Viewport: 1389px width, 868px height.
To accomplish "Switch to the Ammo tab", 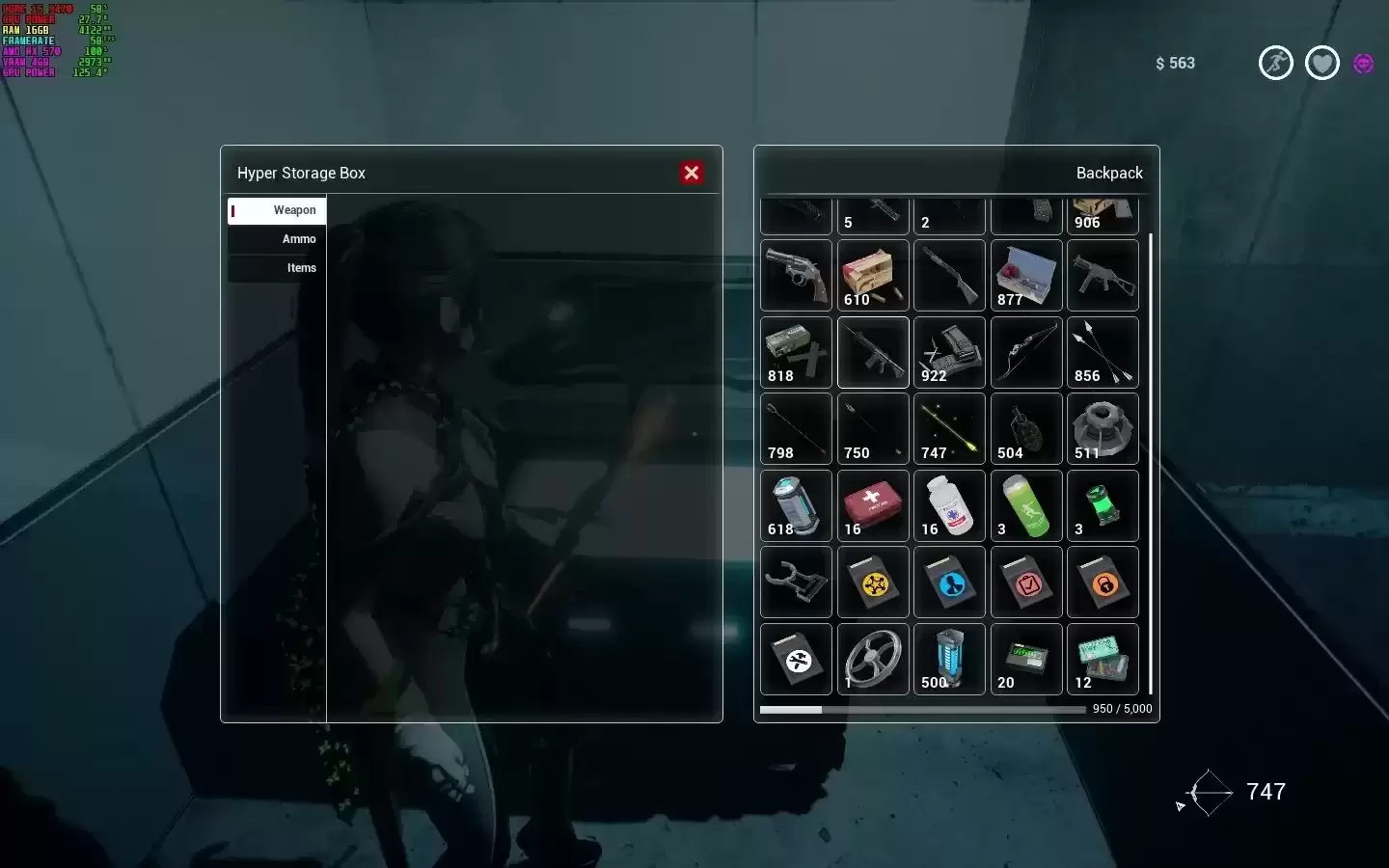I will pyautogui.click(x=278, y=239).
